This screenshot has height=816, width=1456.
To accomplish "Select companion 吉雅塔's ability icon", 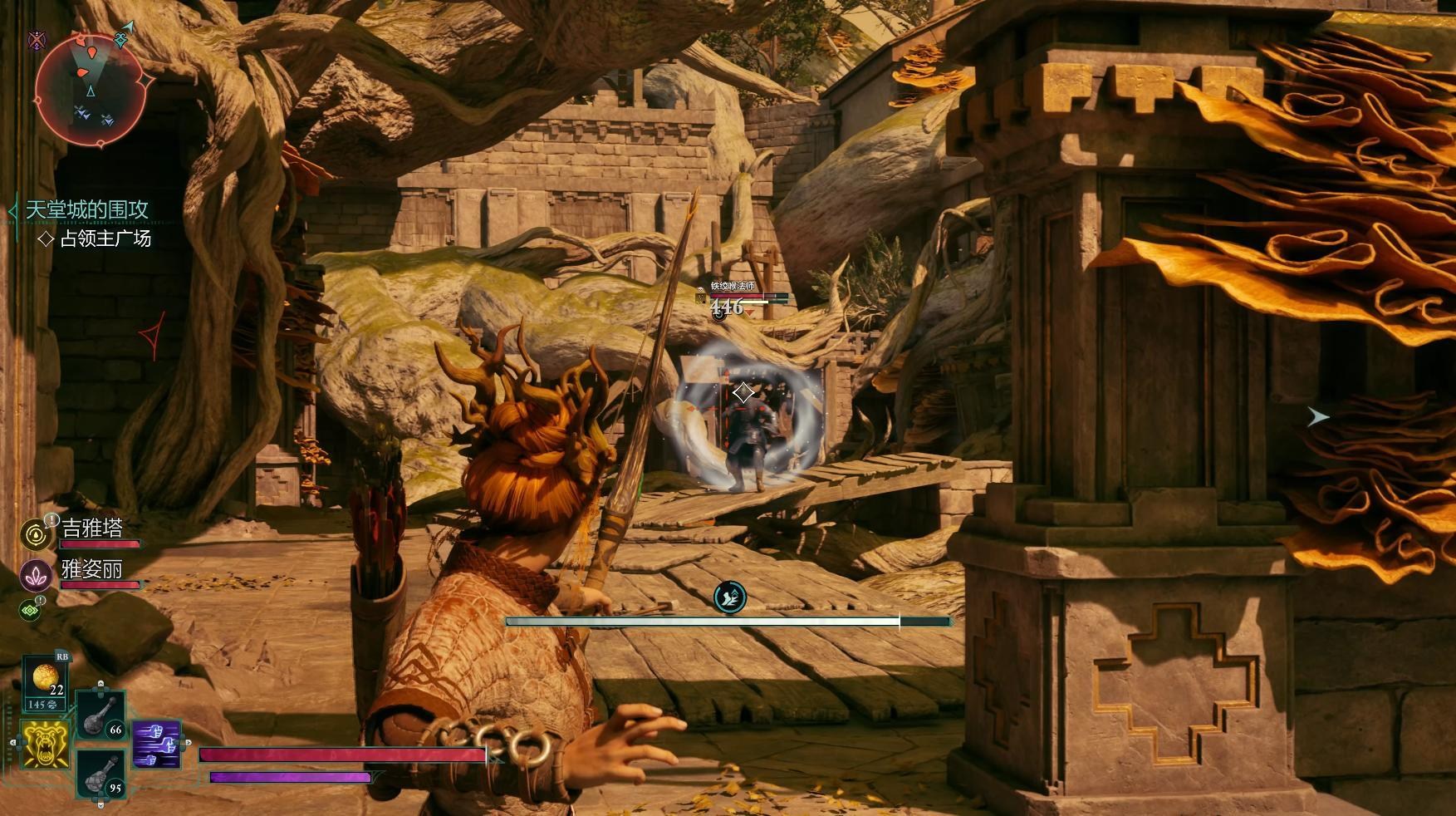I will coord(35,534).
